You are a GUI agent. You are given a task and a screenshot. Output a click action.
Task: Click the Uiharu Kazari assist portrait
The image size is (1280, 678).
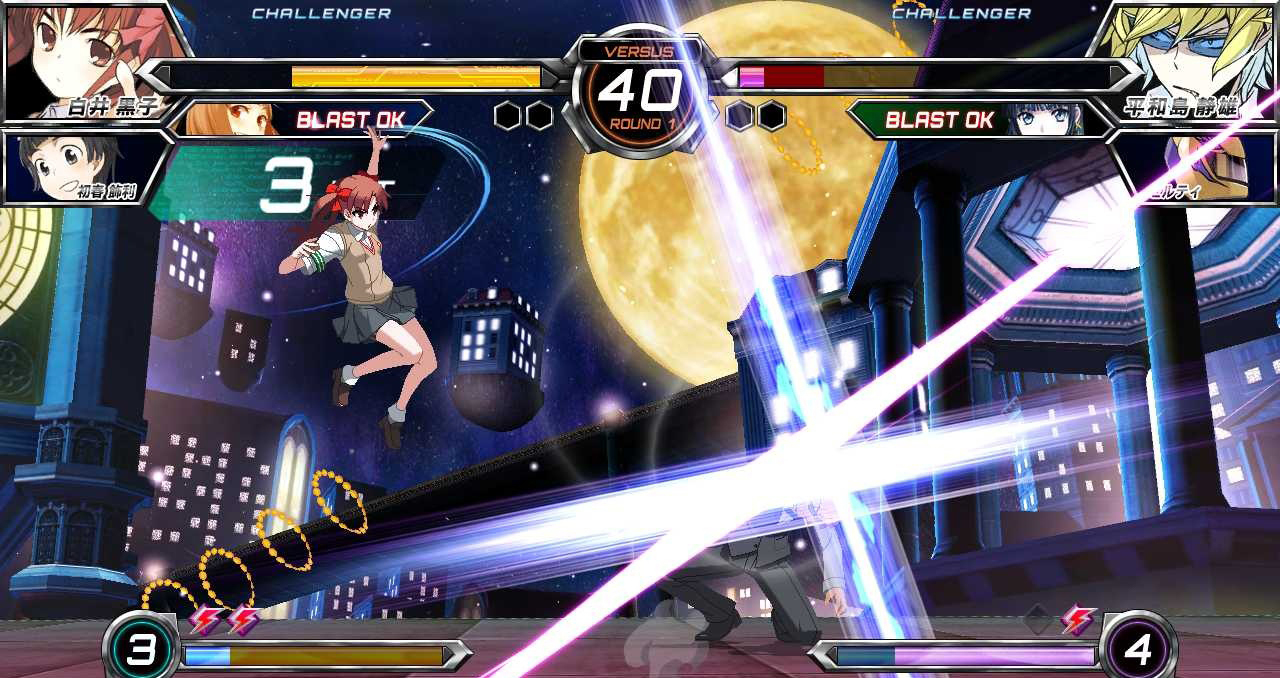point(75,165)
